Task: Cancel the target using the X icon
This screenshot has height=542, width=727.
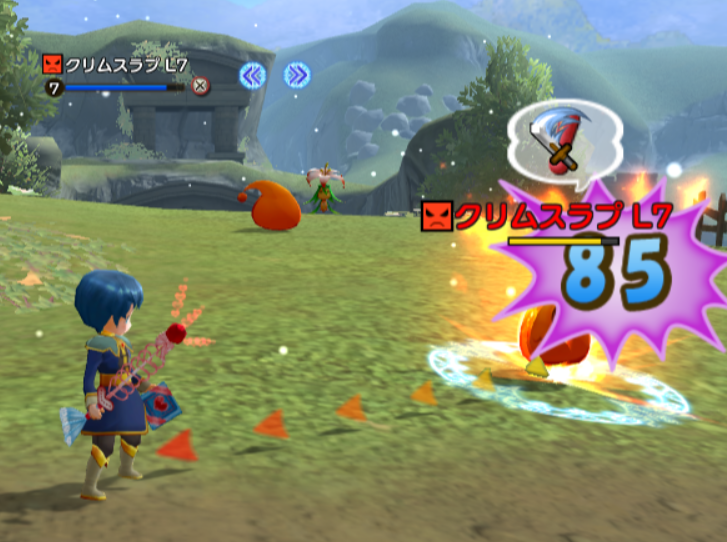Action: [x=201, y=86]
